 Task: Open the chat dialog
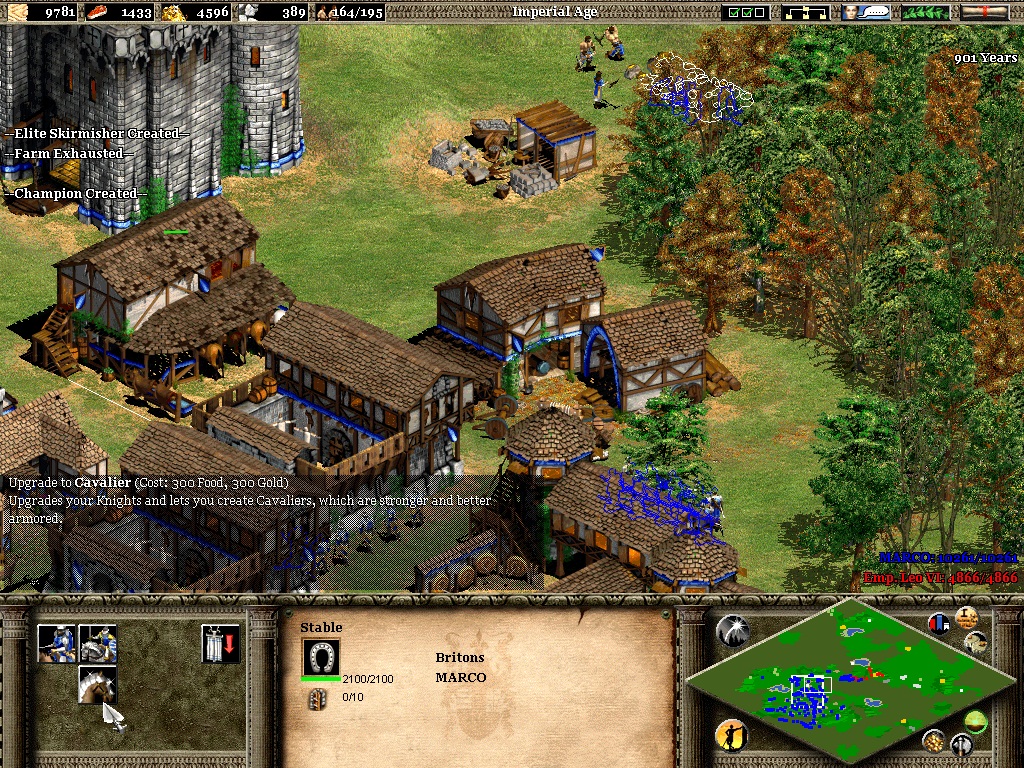pos(866,12)
